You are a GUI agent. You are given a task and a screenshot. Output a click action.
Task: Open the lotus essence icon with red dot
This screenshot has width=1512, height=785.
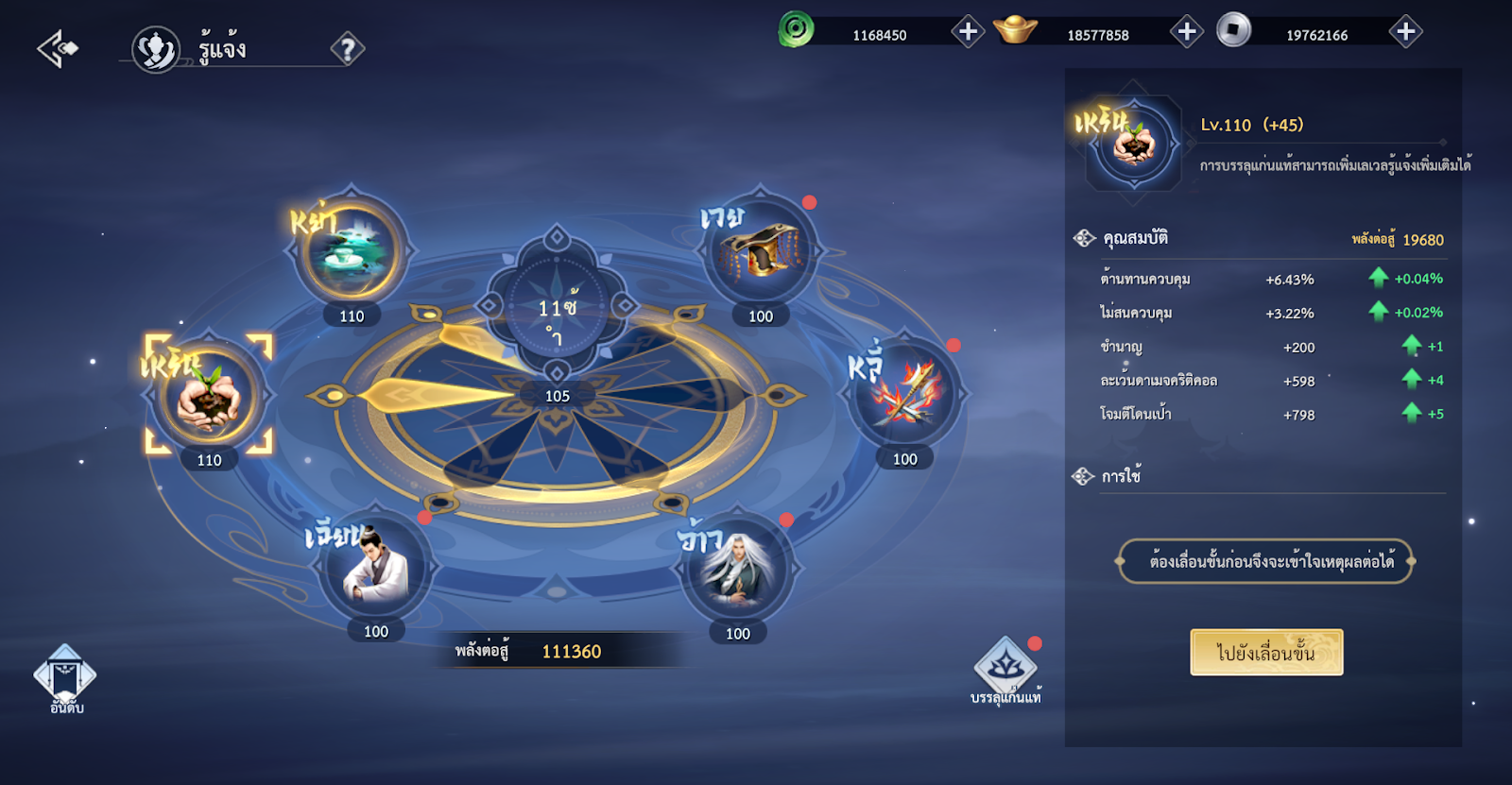[x=1005, y=668]
